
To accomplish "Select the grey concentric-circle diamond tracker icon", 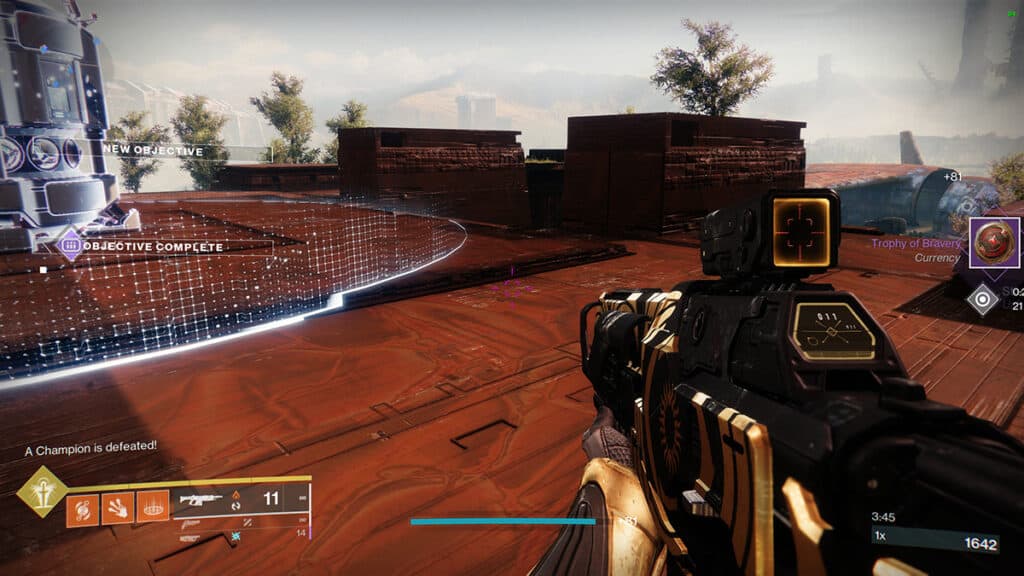I will pyautogui.click(x=982, y=299).
